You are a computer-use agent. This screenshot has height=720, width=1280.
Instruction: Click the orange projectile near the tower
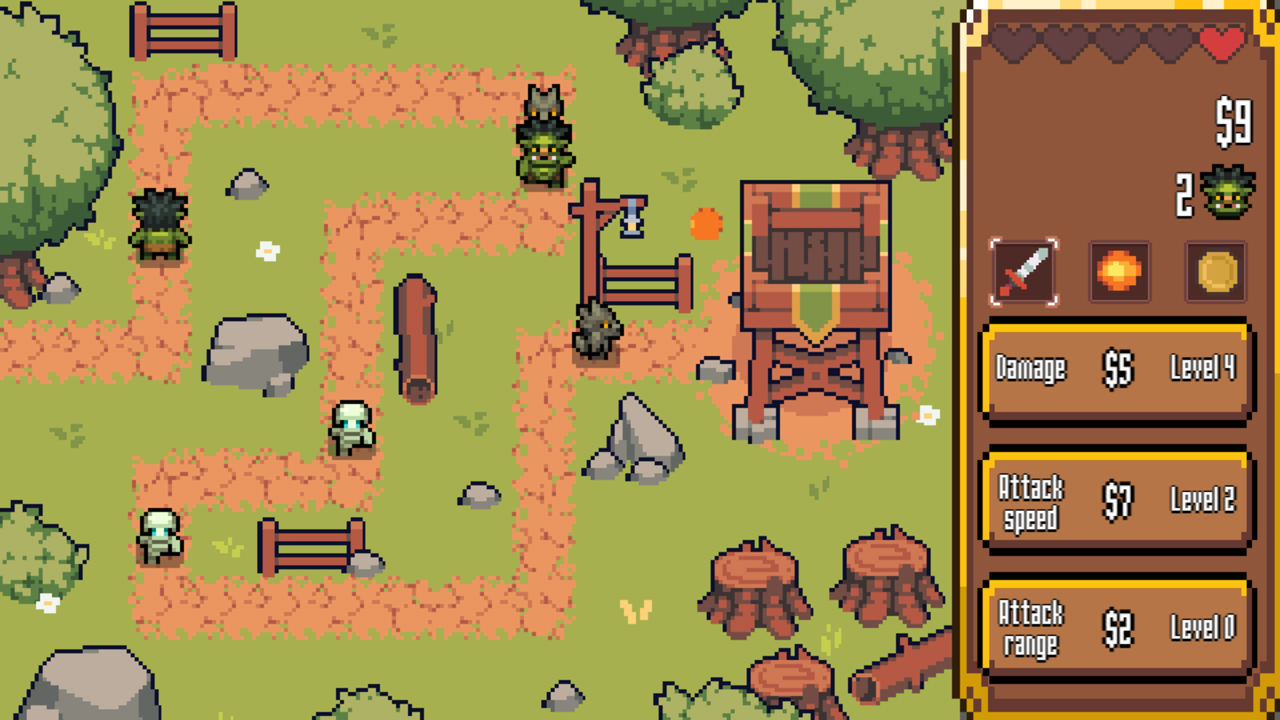coord(706,225)
